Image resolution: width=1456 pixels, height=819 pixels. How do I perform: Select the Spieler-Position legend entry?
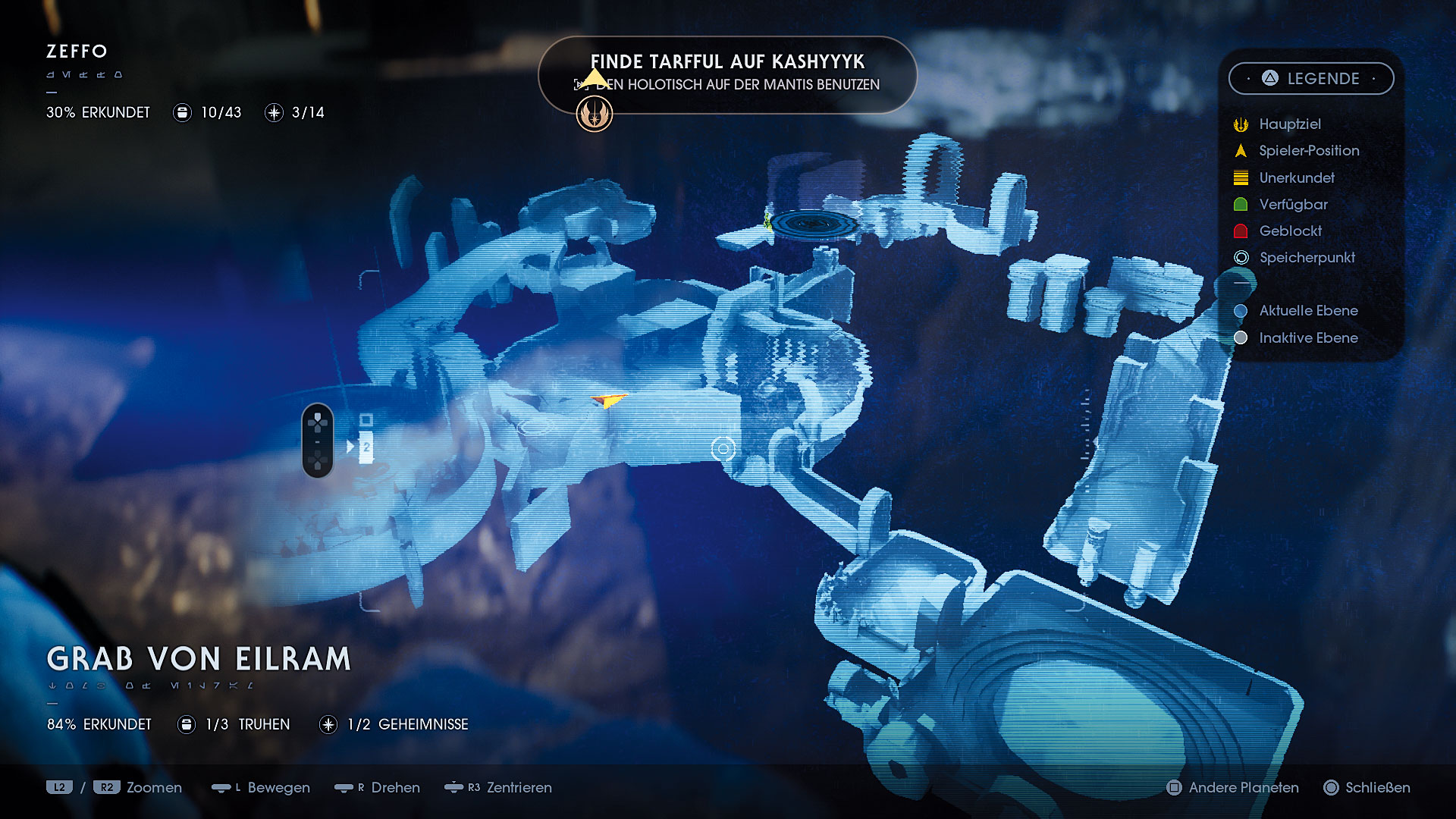point(1308,151)
